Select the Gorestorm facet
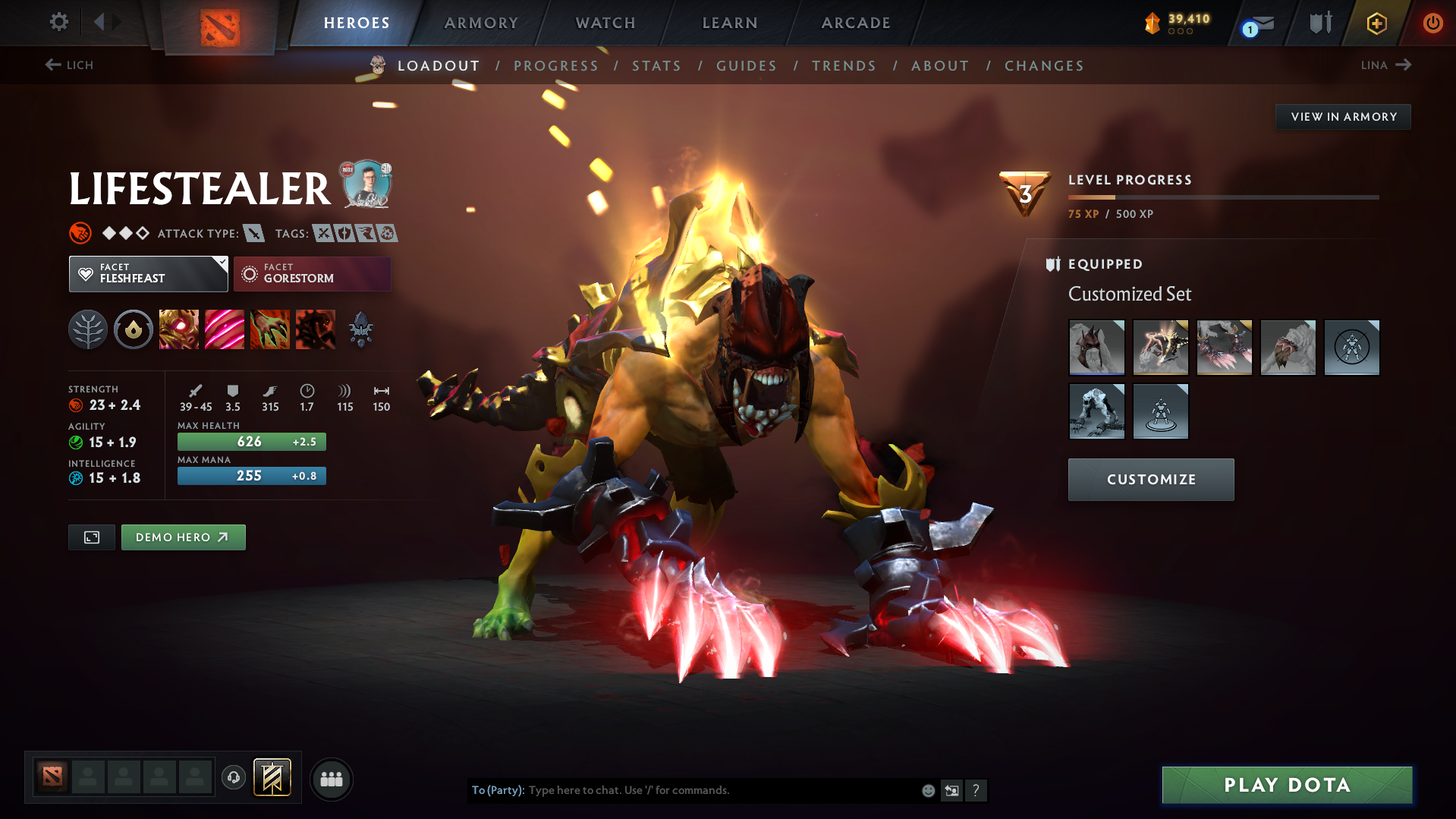The height and width of the screenshot is (819, 1456). [x=312, y=273]
